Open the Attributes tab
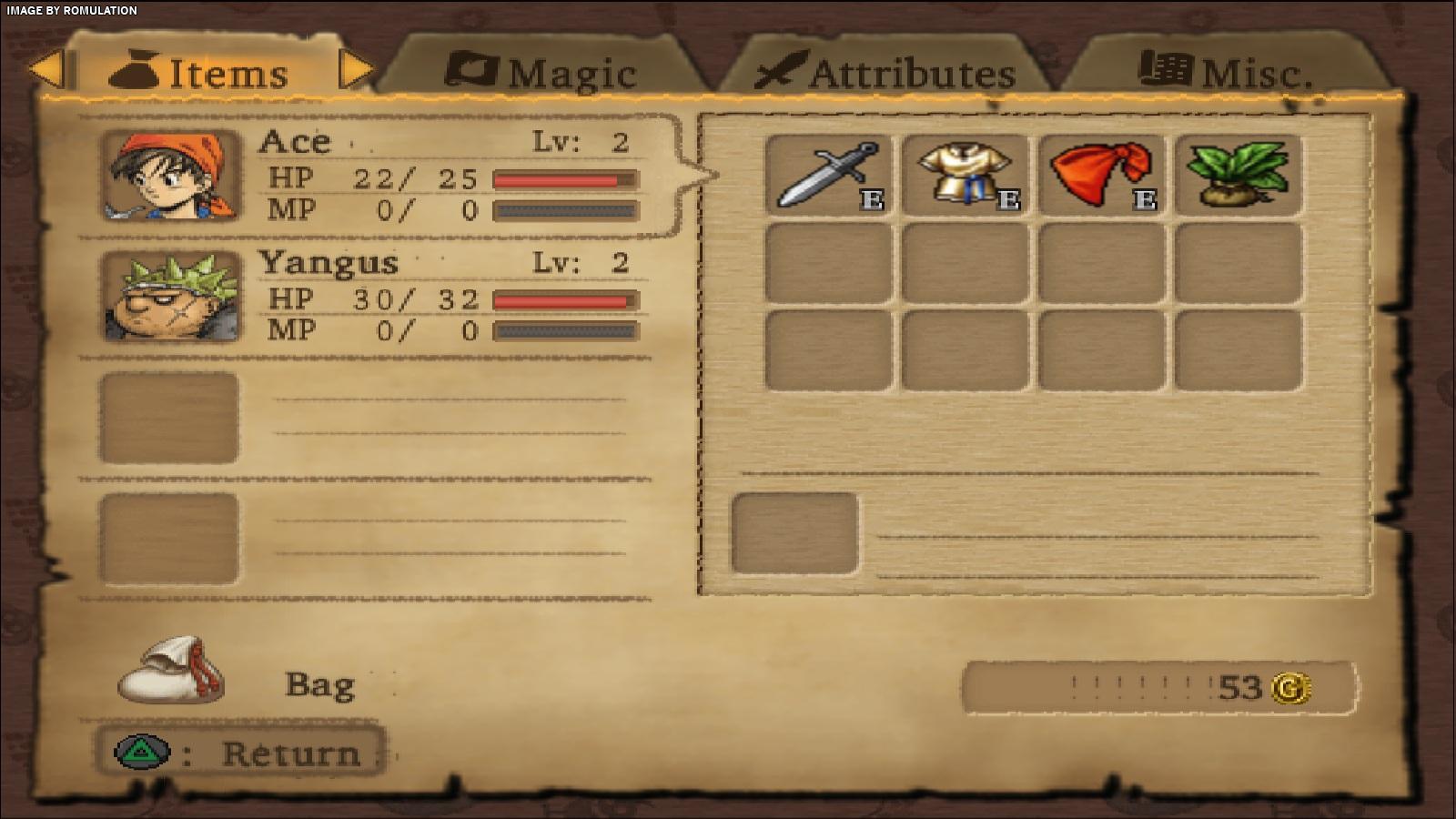This screenshot has width=1456, height=819. click(885, 71)
